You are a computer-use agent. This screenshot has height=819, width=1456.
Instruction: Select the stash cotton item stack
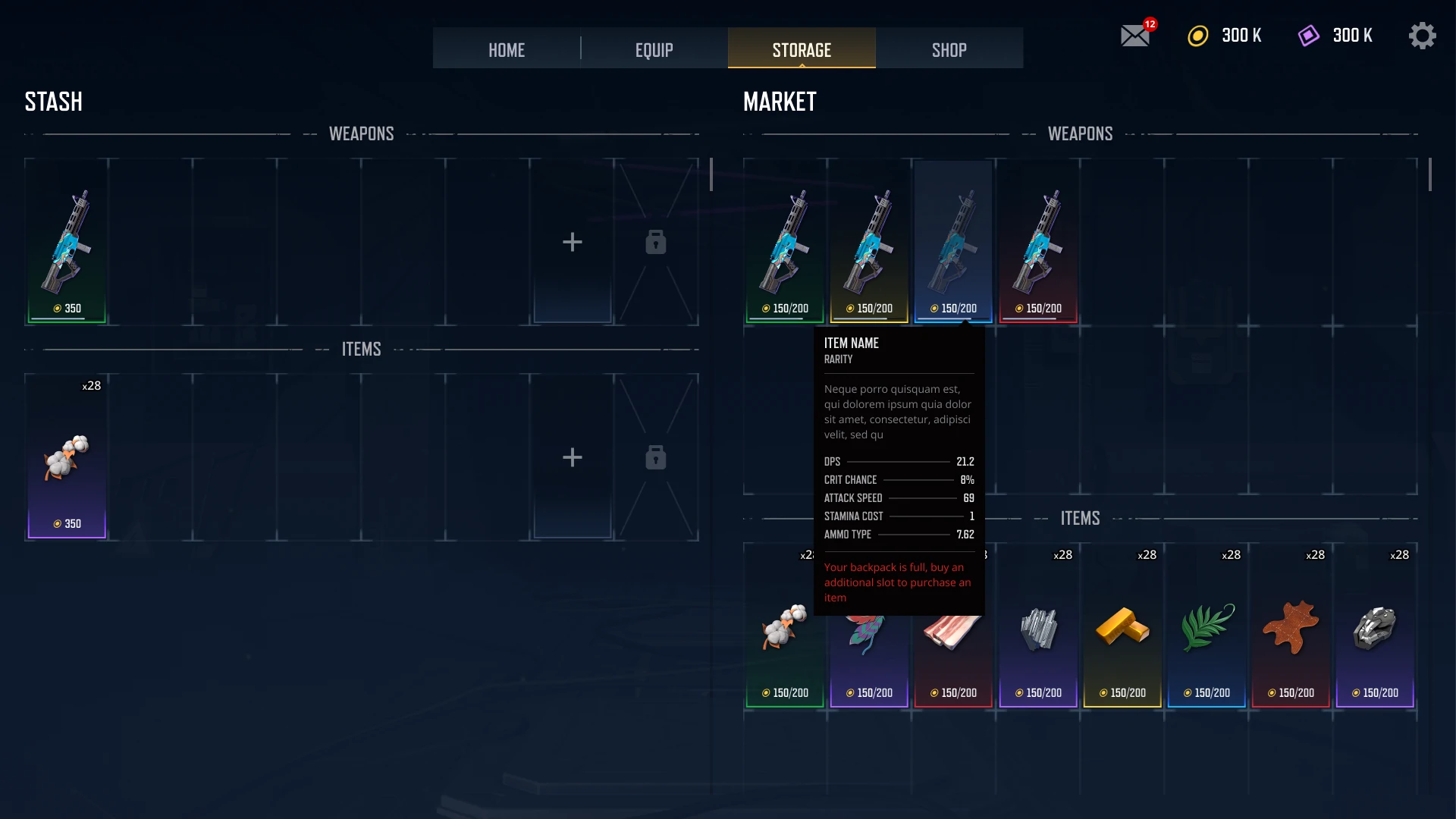[67, 458]
